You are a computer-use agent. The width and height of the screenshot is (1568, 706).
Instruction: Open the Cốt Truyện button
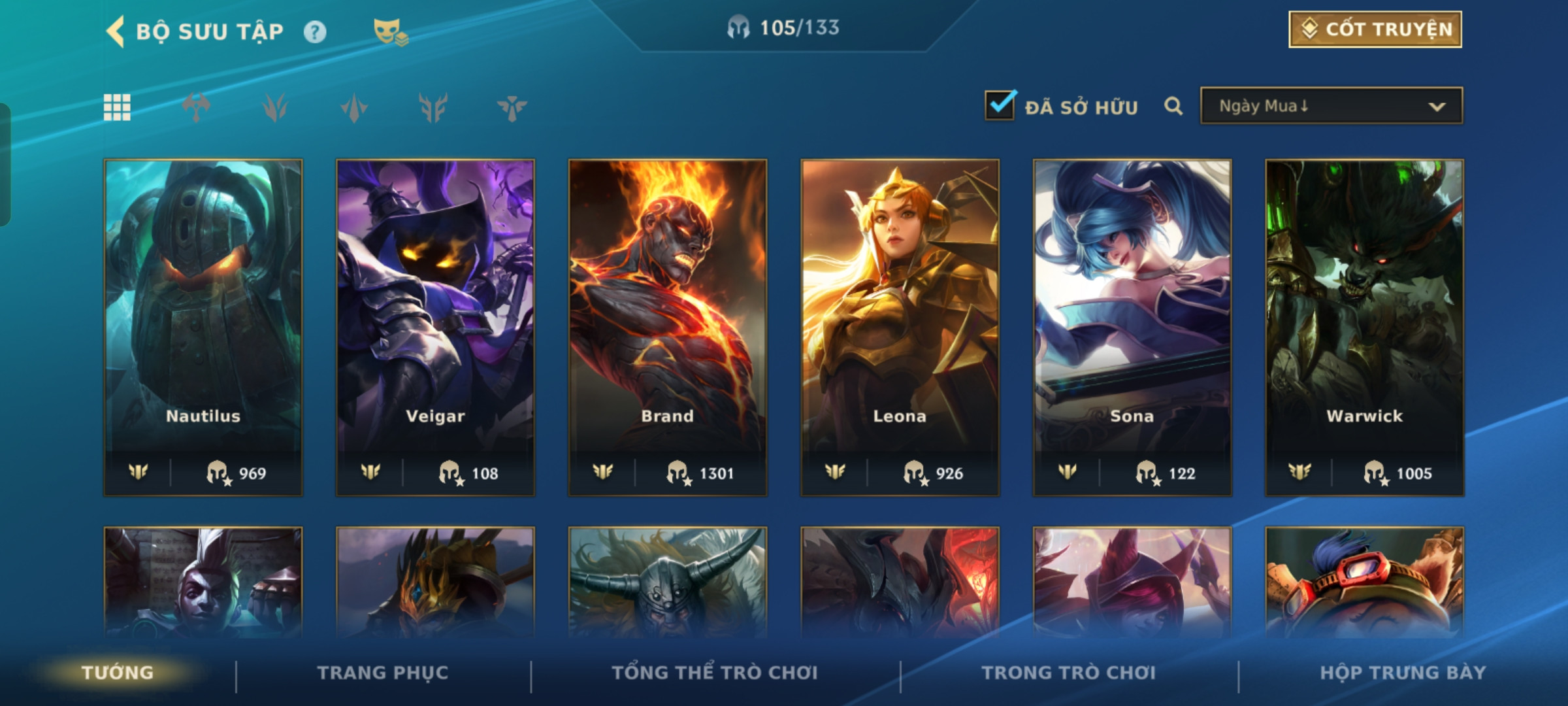(x=1375, y=29)
